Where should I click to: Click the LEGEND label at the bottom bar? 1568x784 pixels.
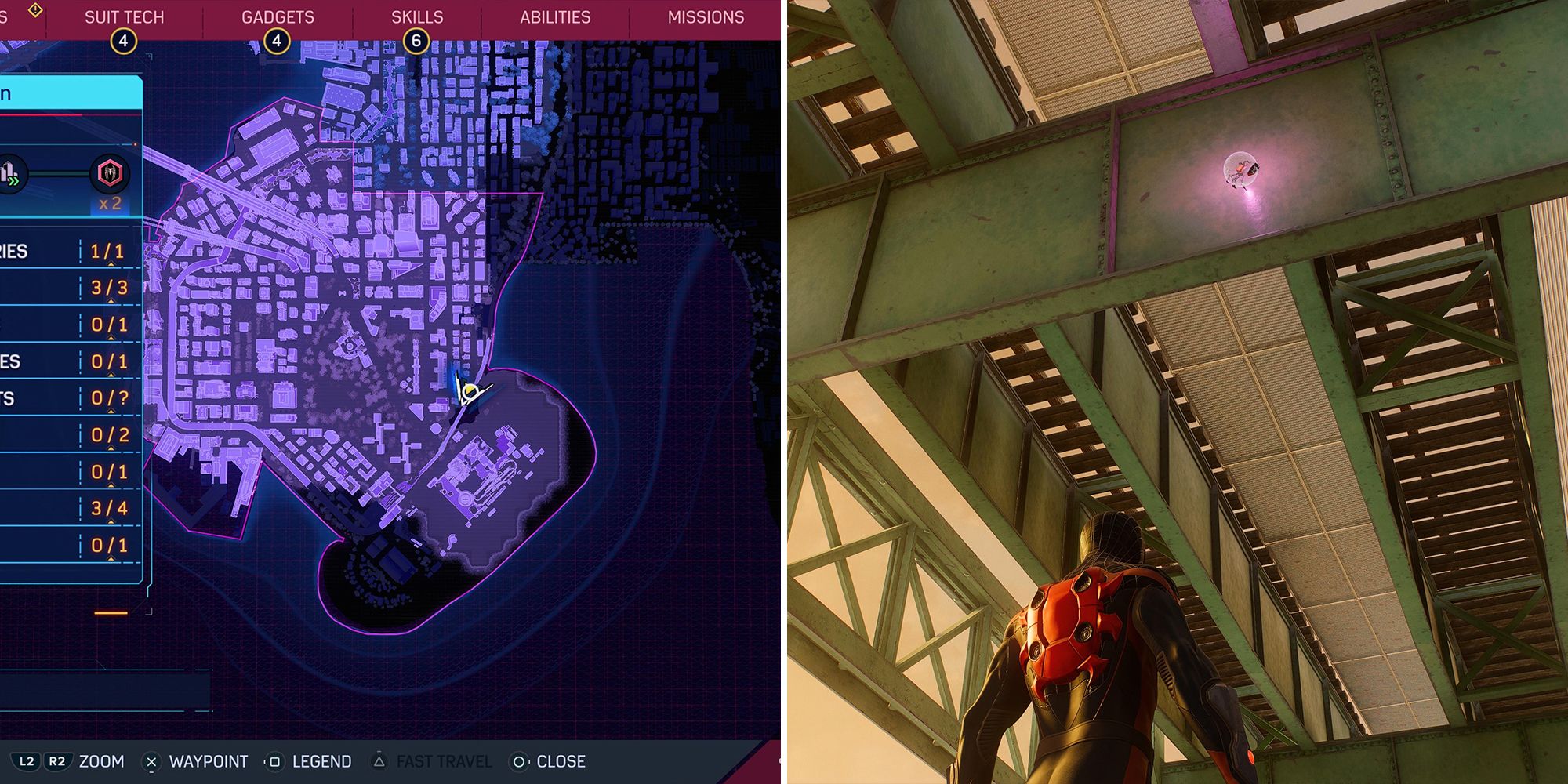click(x=321, y=761)
